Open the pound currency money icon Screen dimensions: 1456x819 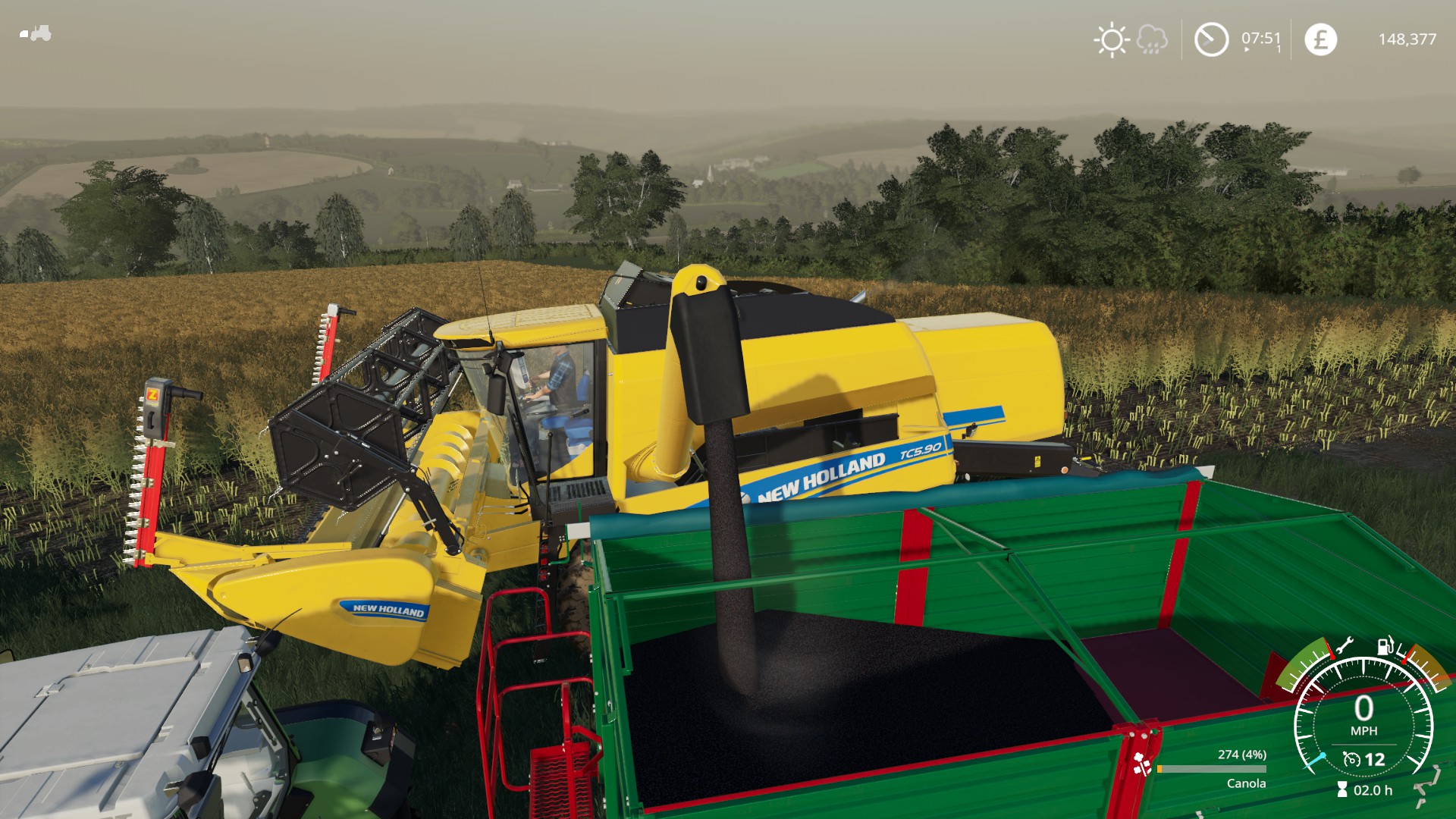click(x=1320, y=39)
